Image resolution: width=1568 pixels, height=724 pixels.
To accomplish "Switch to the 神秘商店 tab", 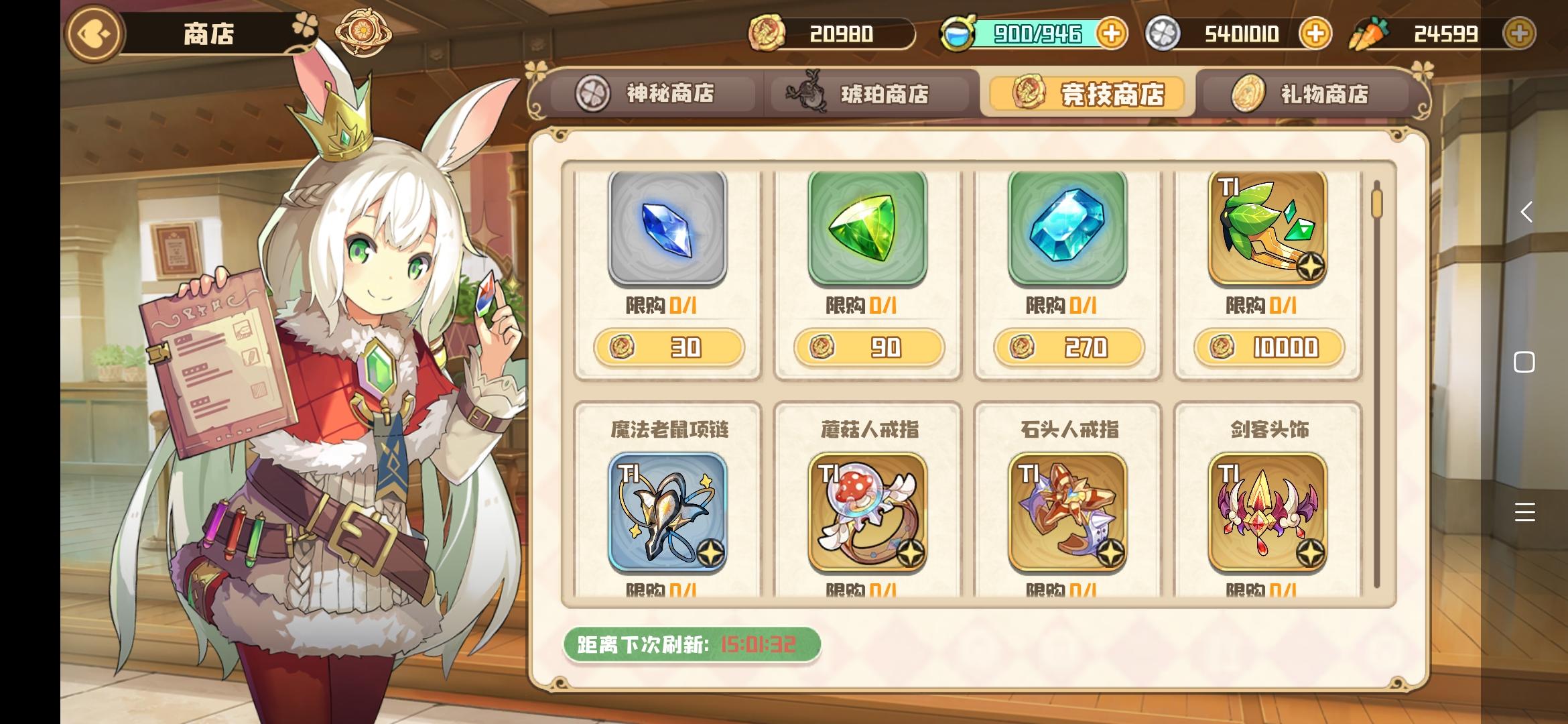I will tap(652, 94).
